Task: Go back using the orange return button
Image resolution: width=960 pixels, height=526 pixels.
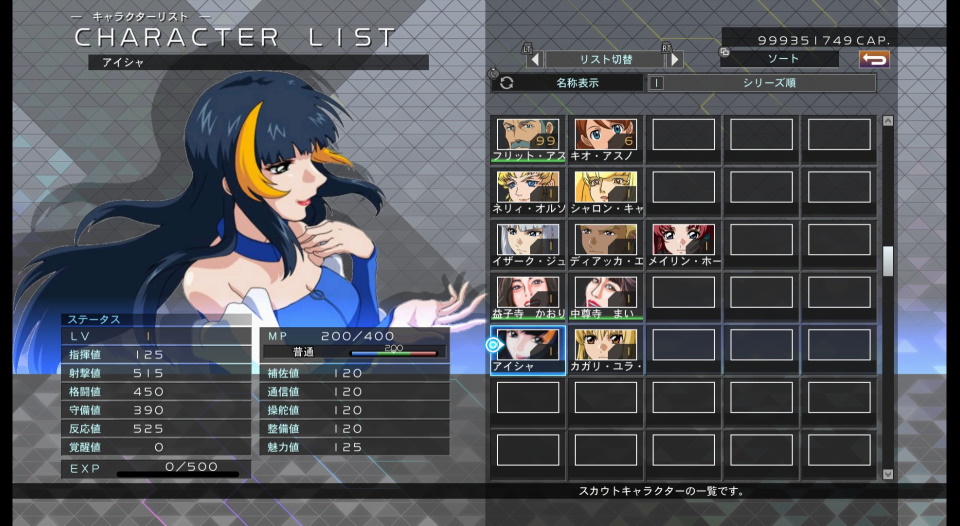Action: 874,60
